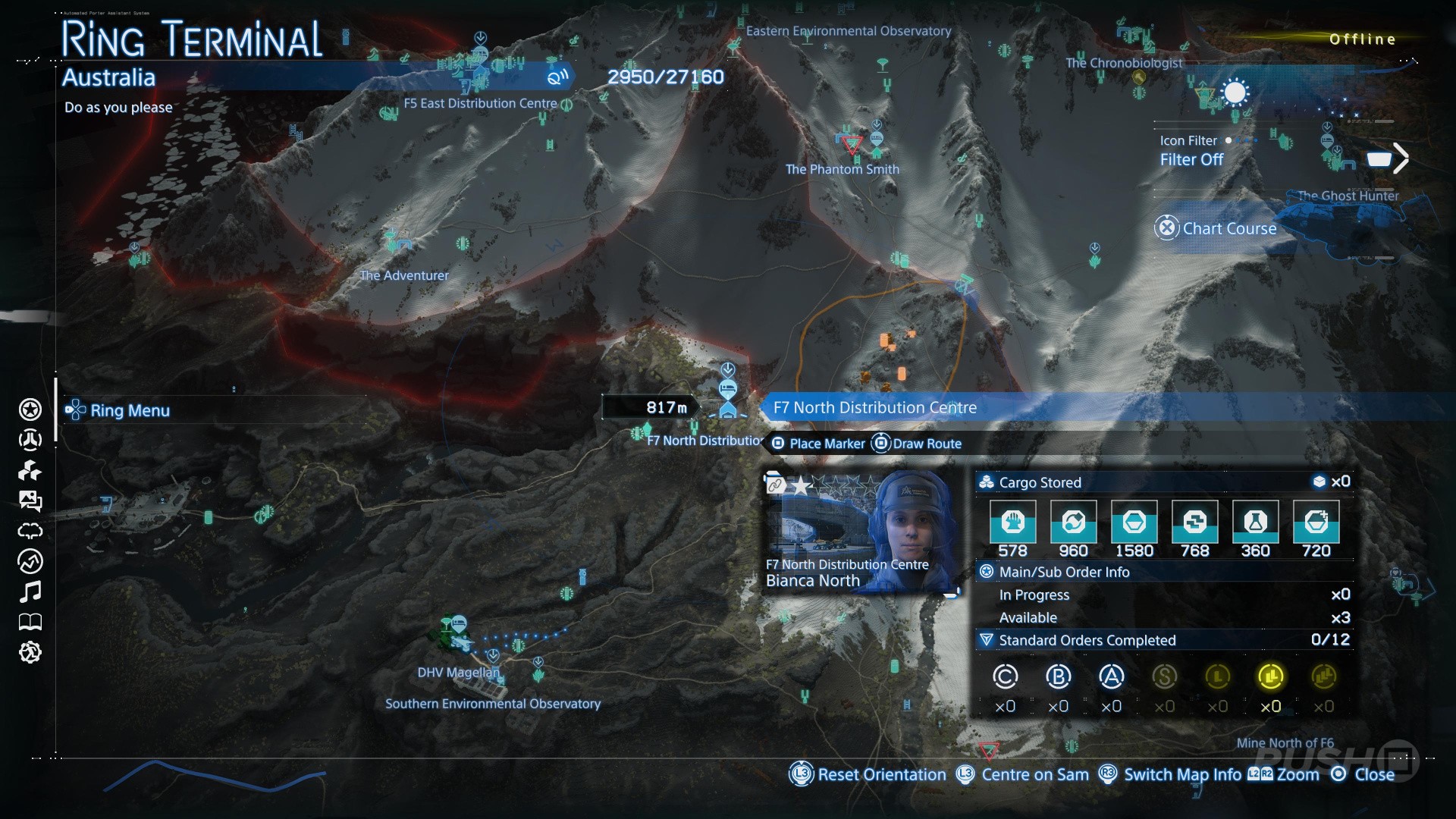The image size is (1456, 819).
Task: Select the glove icon cargo slot
Action: point(1012,522)
